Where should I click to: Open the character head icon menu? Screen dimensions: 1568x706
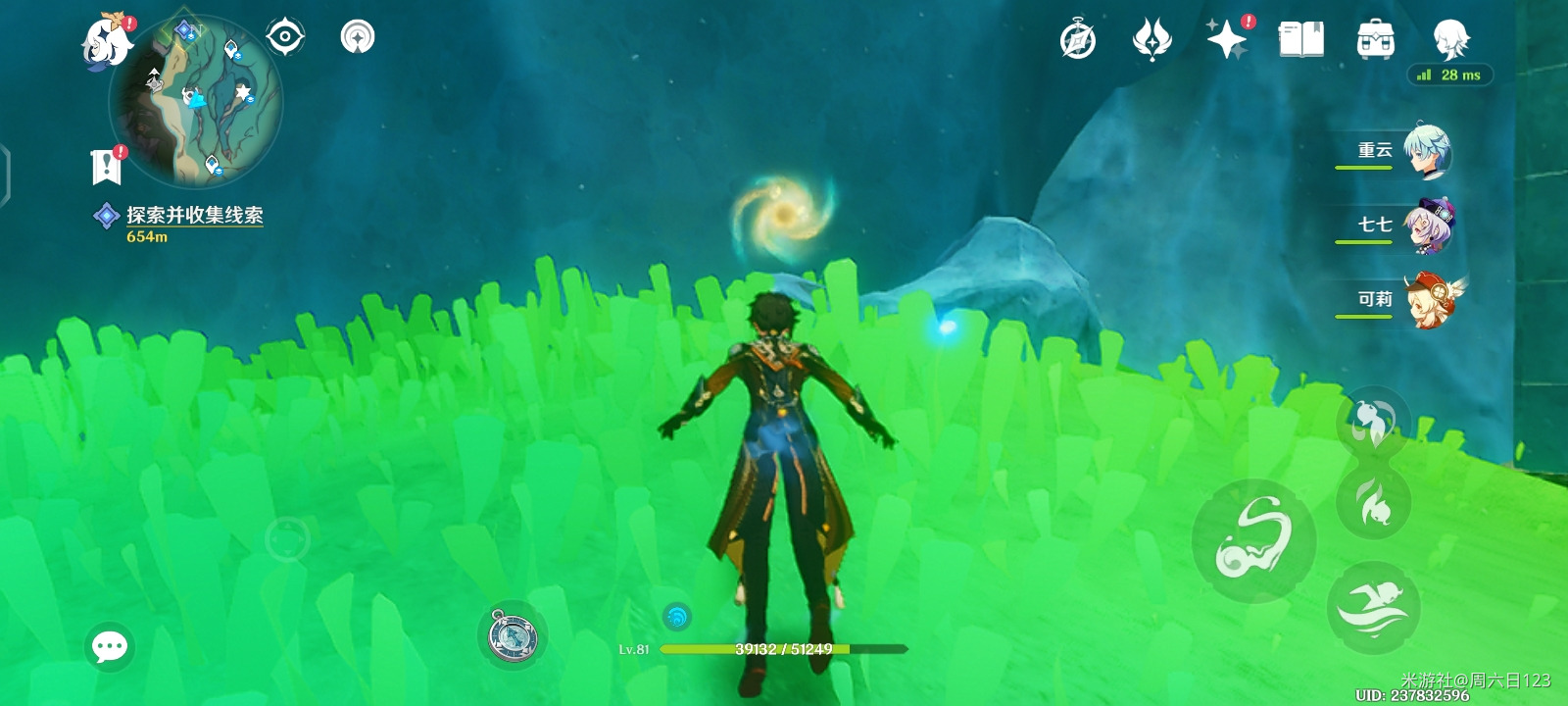(1450, 40)
